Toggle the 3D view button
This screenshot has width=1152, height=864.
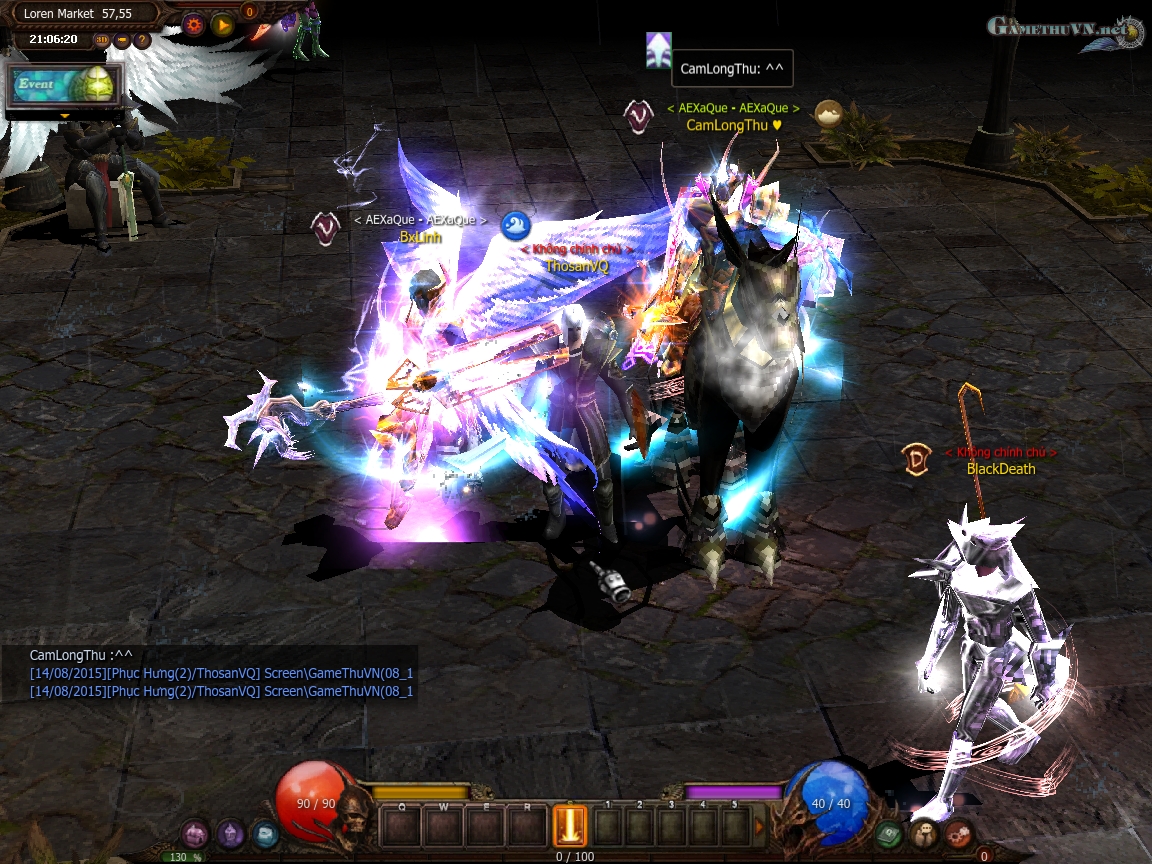102,40
